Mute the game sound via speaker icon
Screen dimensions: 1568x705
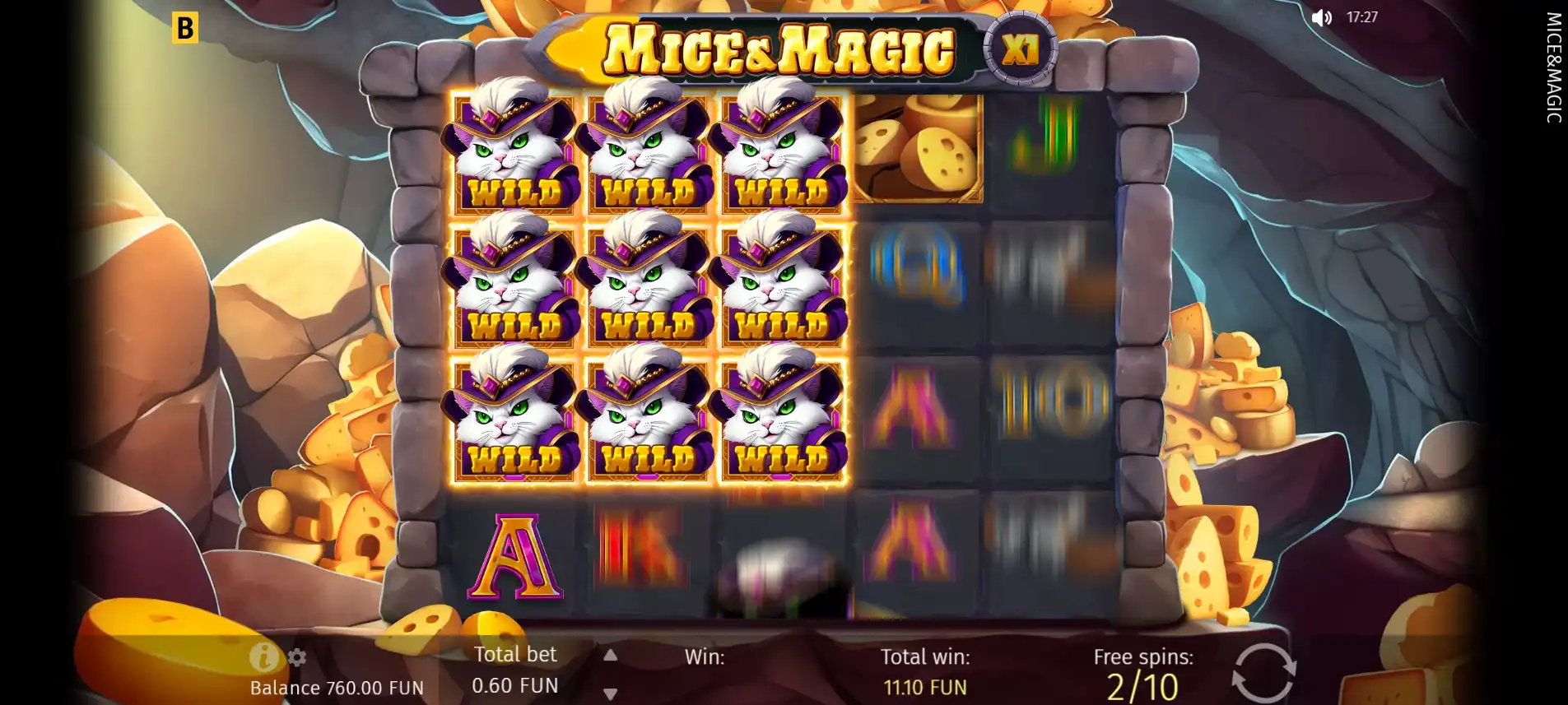(x=1323, y=18)
